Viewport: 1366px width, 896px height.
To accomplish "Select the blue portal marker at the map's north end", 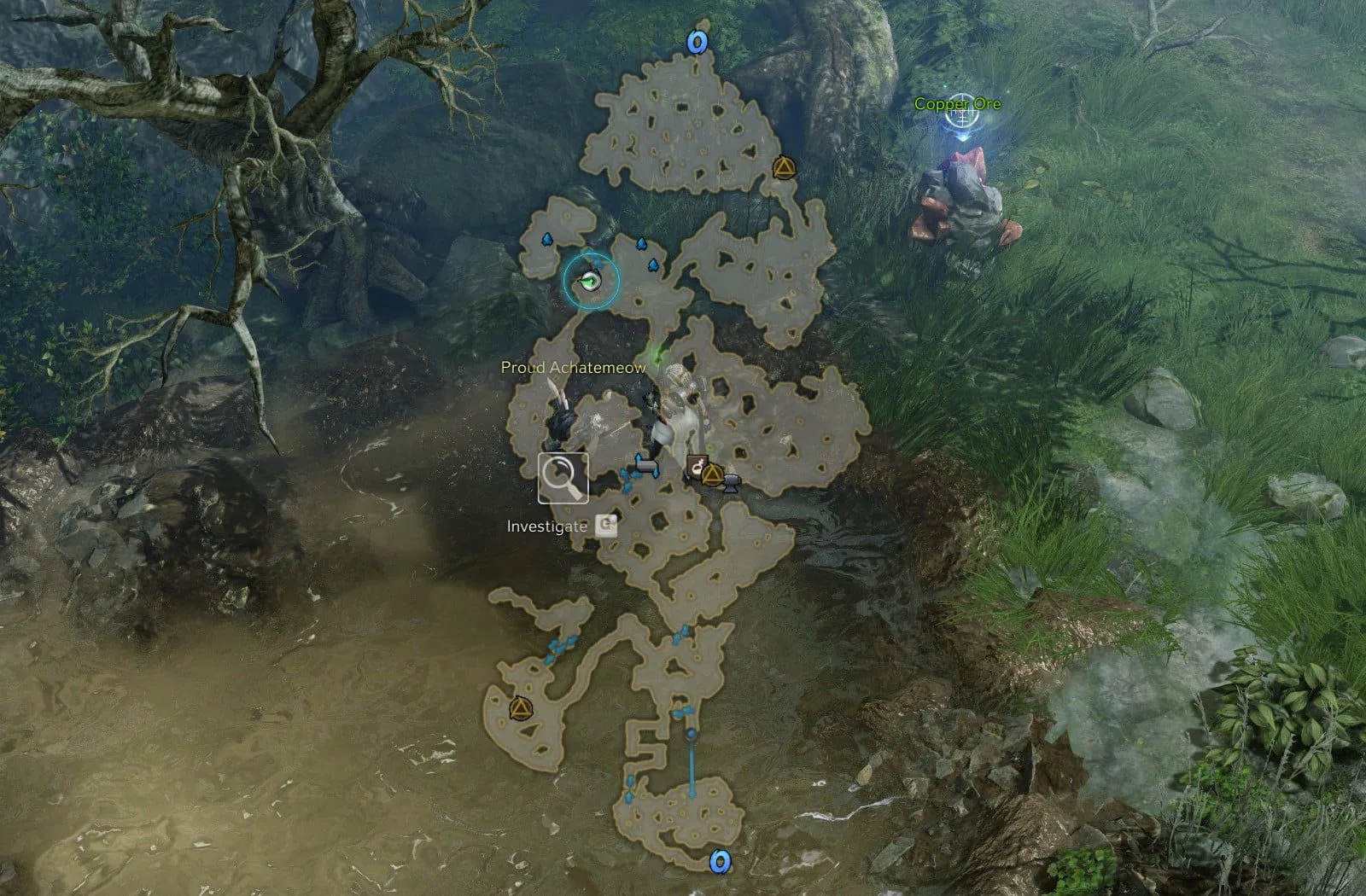I will tap(698, 42).
